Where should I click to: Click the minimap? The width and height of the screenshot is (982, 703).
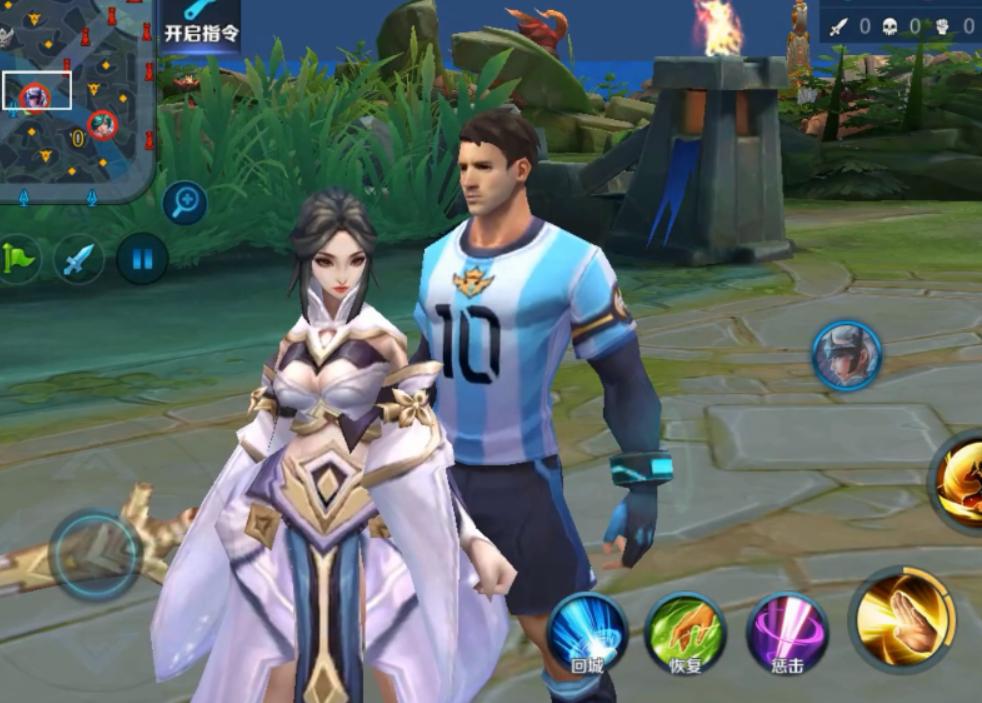point(76,98)
